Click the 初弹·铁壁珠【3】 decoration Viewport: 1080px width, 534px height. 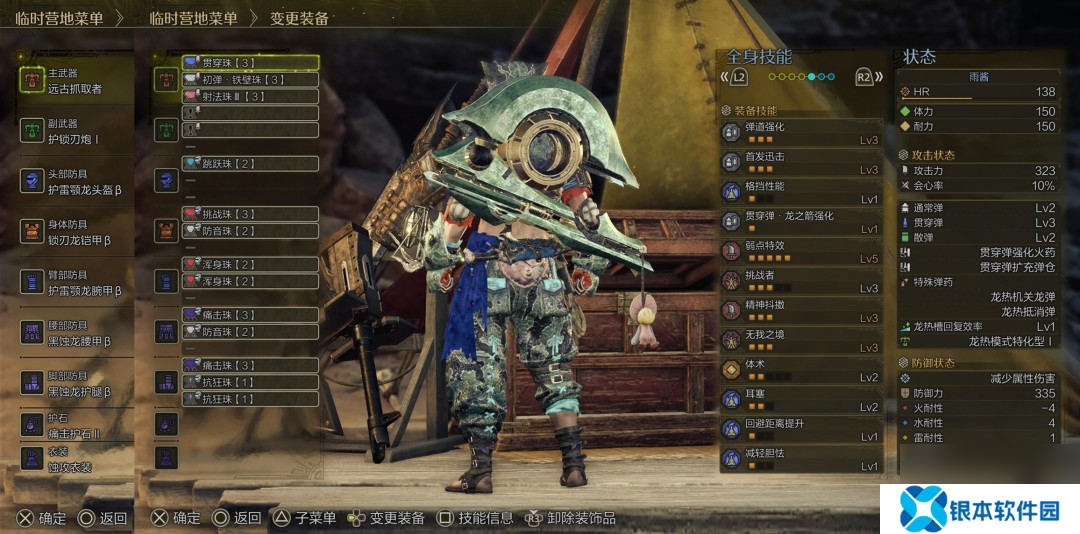pos(250,80)
